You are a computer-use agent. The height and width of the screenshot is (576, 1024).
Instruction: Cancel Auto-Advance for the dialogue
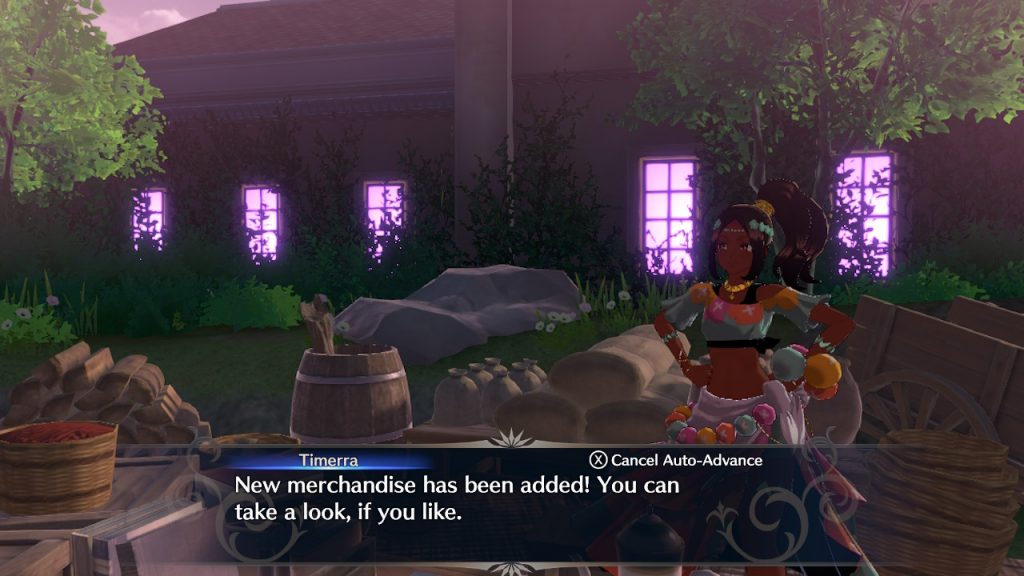(675, 460)
